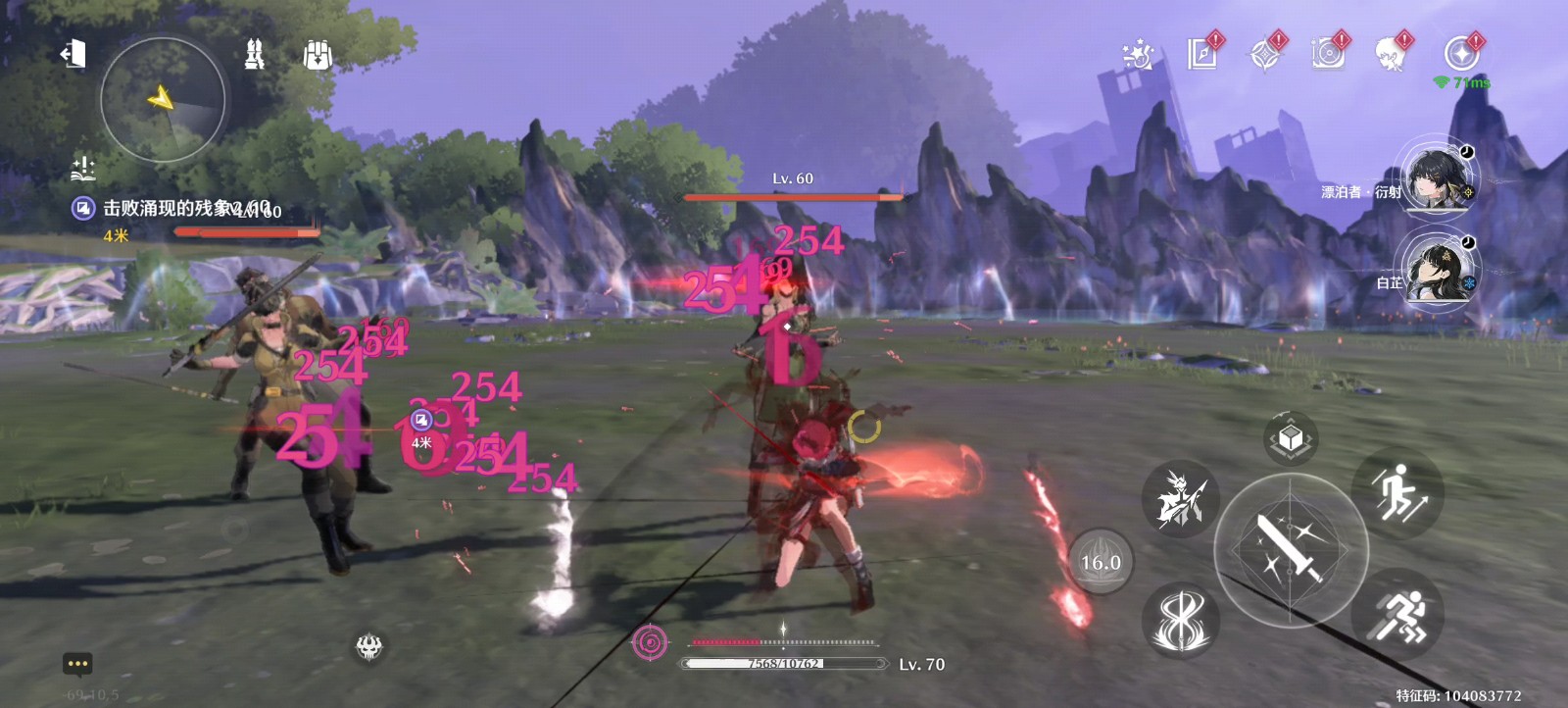Open the cube utility gadget button
The height and width of the screenshot is (708, 1568).
[x=1291, y=438]
